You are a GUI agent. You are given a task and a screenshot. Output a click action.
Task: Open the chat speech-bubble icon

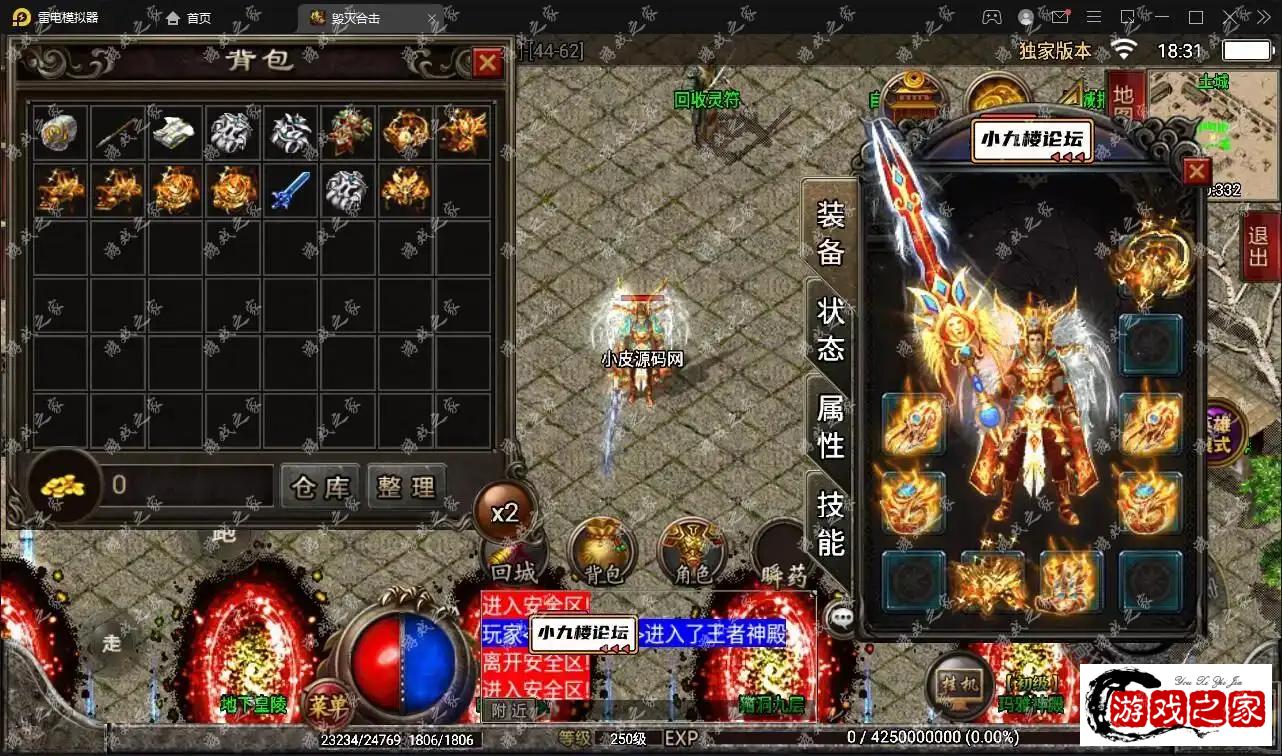coord(843,618)
